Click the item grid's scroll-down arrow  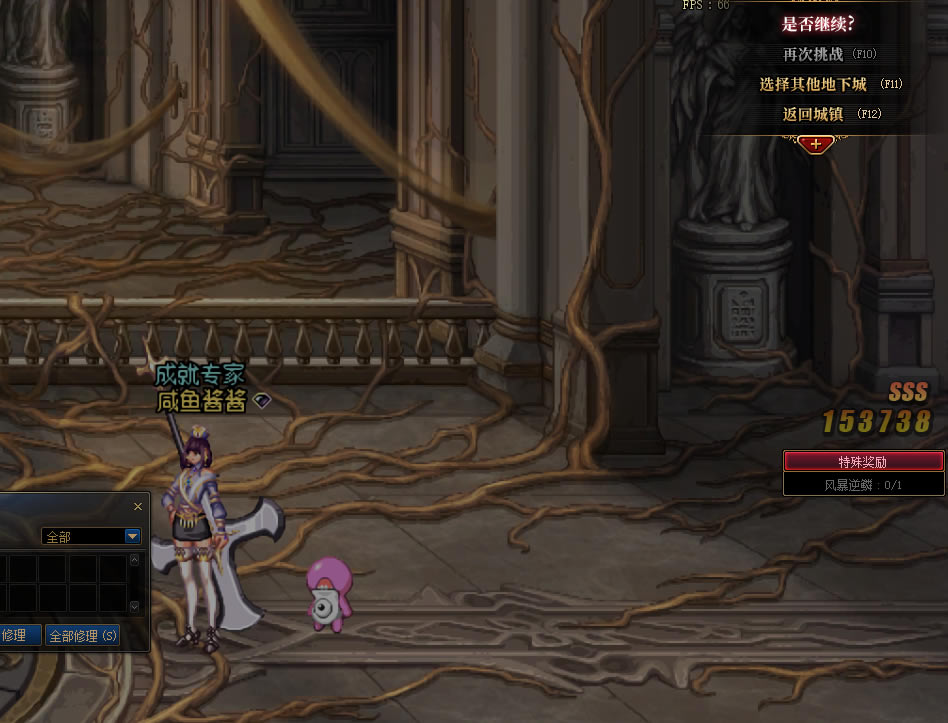[135, 606]
